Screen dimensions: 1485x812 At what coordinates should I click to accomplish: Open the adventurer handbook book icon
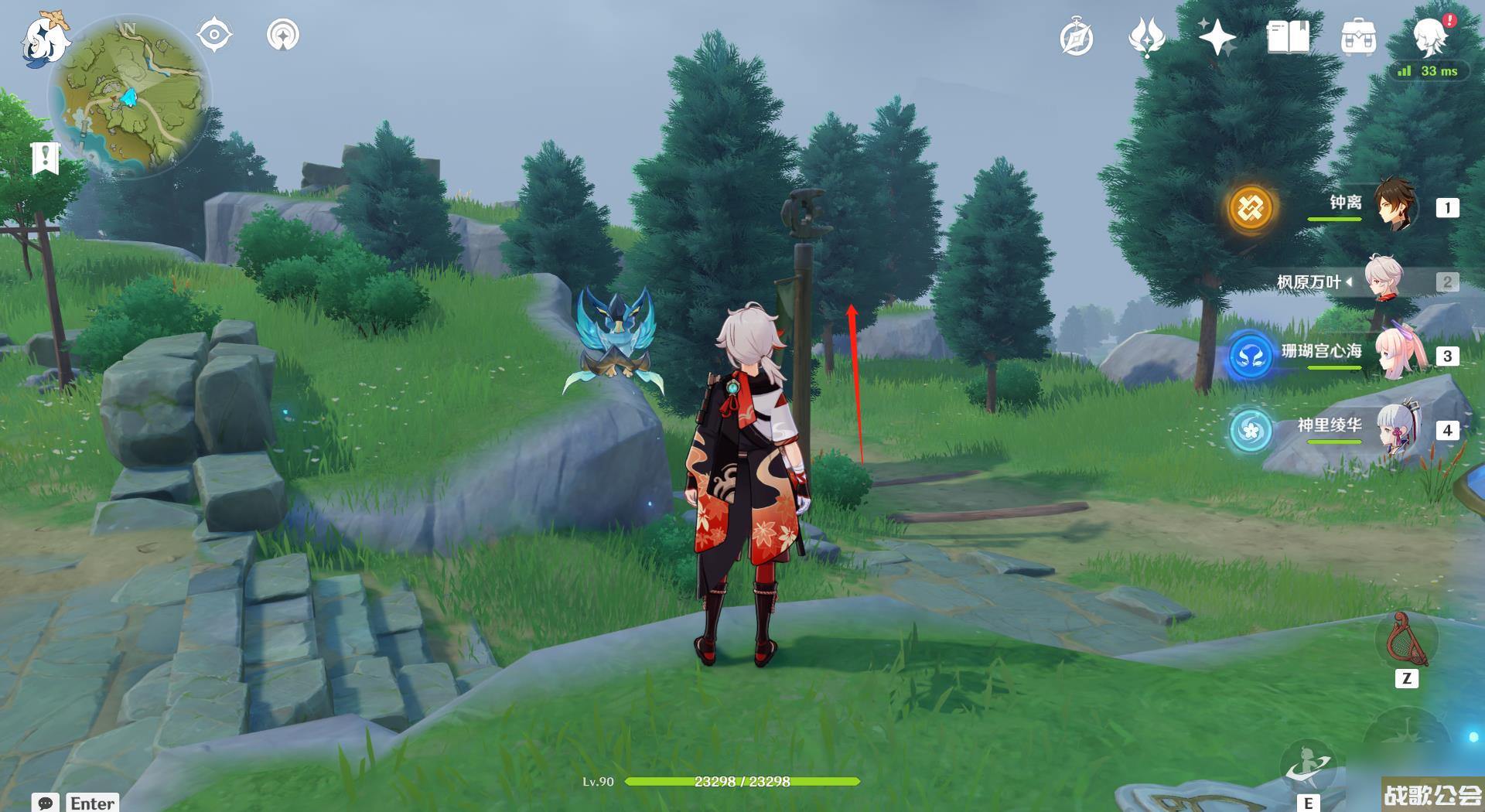(x=1288, y=37)
